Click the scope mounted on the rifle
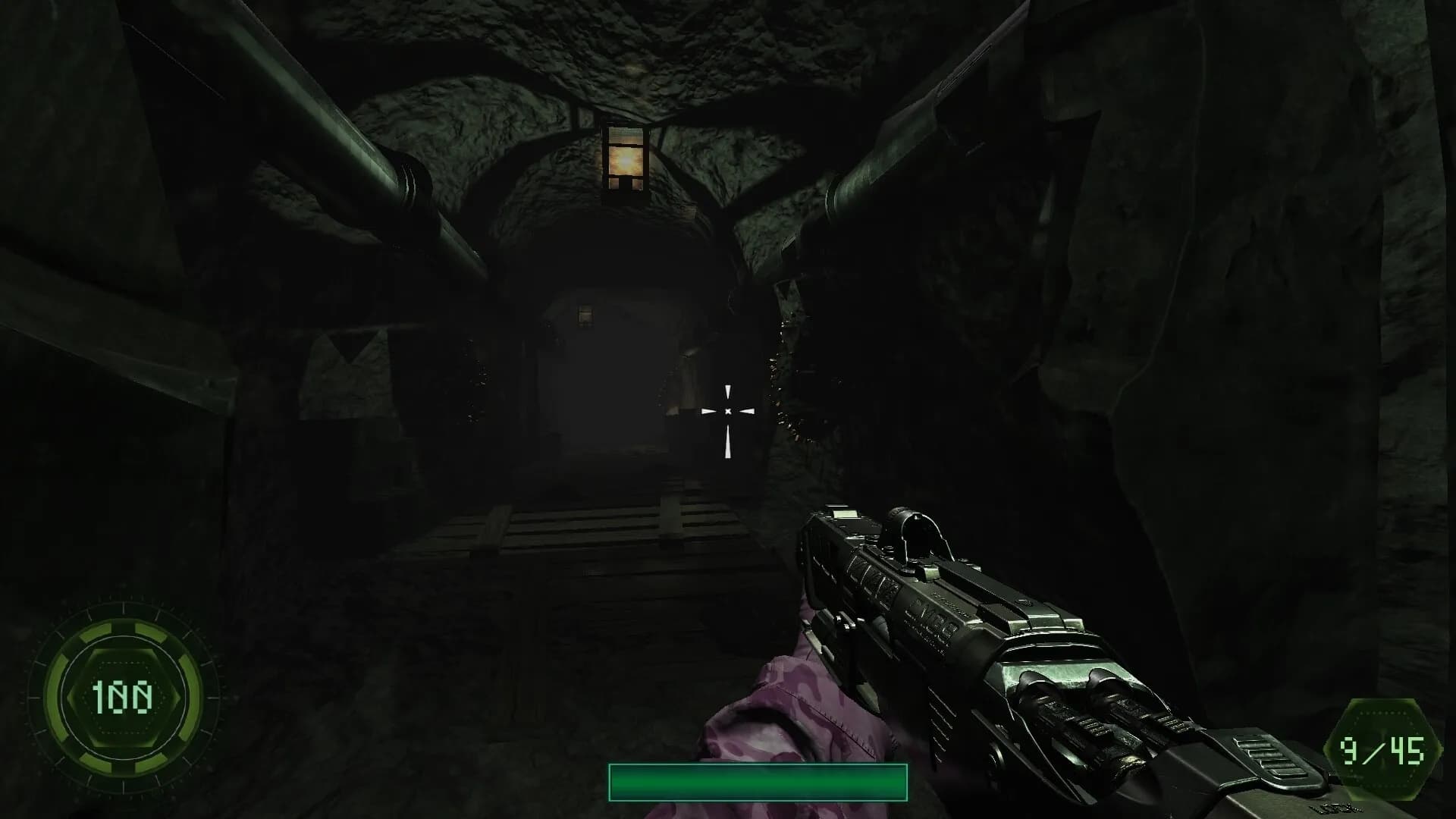Image resolution: width=1456 pixels, height=819 pixels. click(918, 531)
